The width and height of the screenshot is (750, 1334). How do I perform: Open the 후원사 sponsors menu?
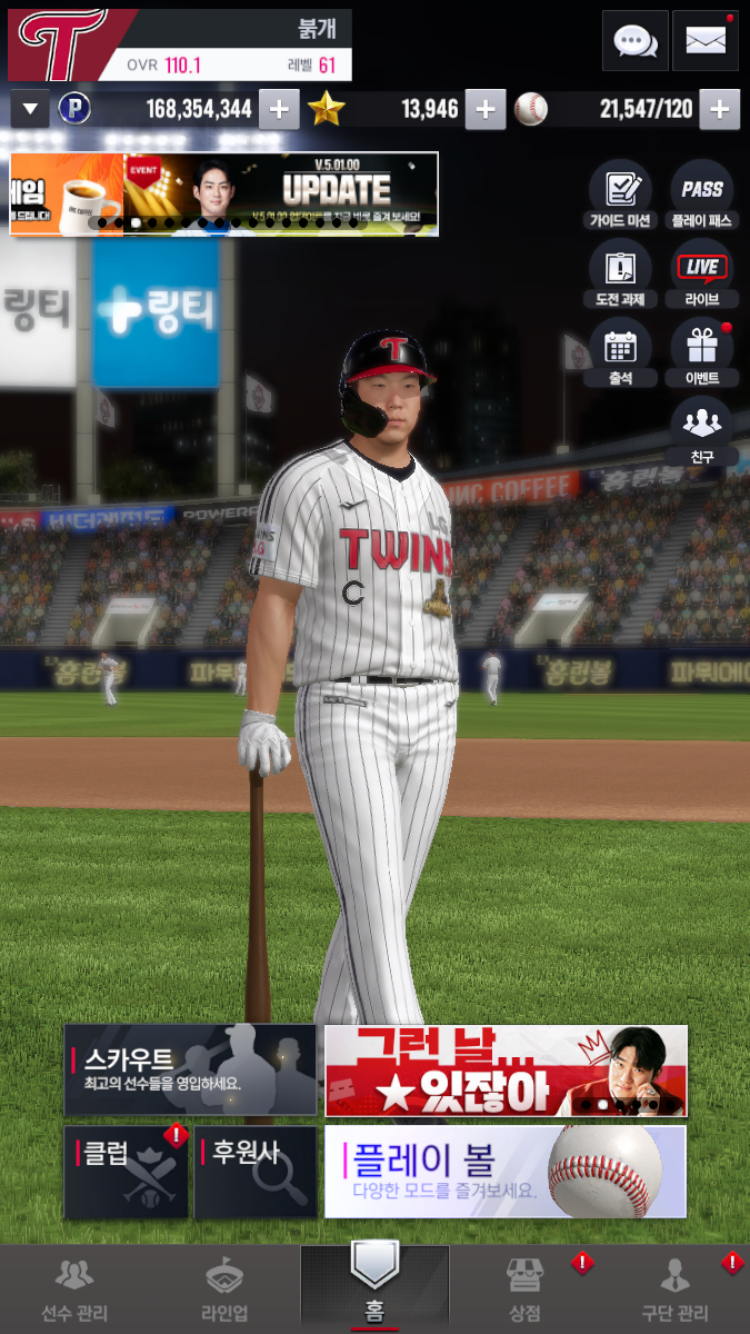click(x=255, y=1172)
